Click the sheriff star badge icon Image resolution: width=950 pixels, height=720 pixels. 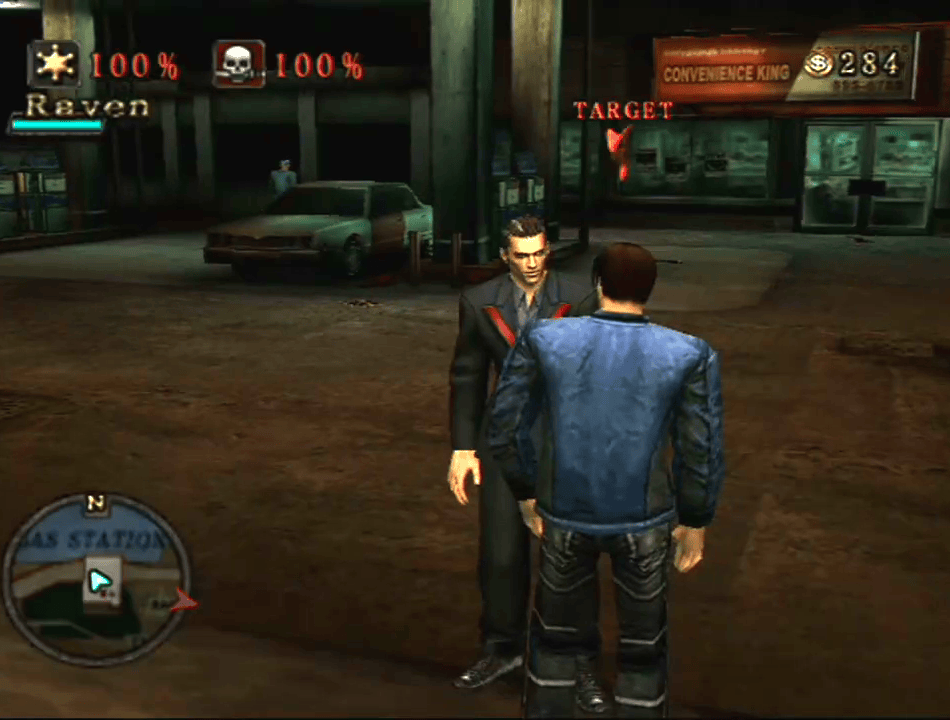(x=54, y=64)
